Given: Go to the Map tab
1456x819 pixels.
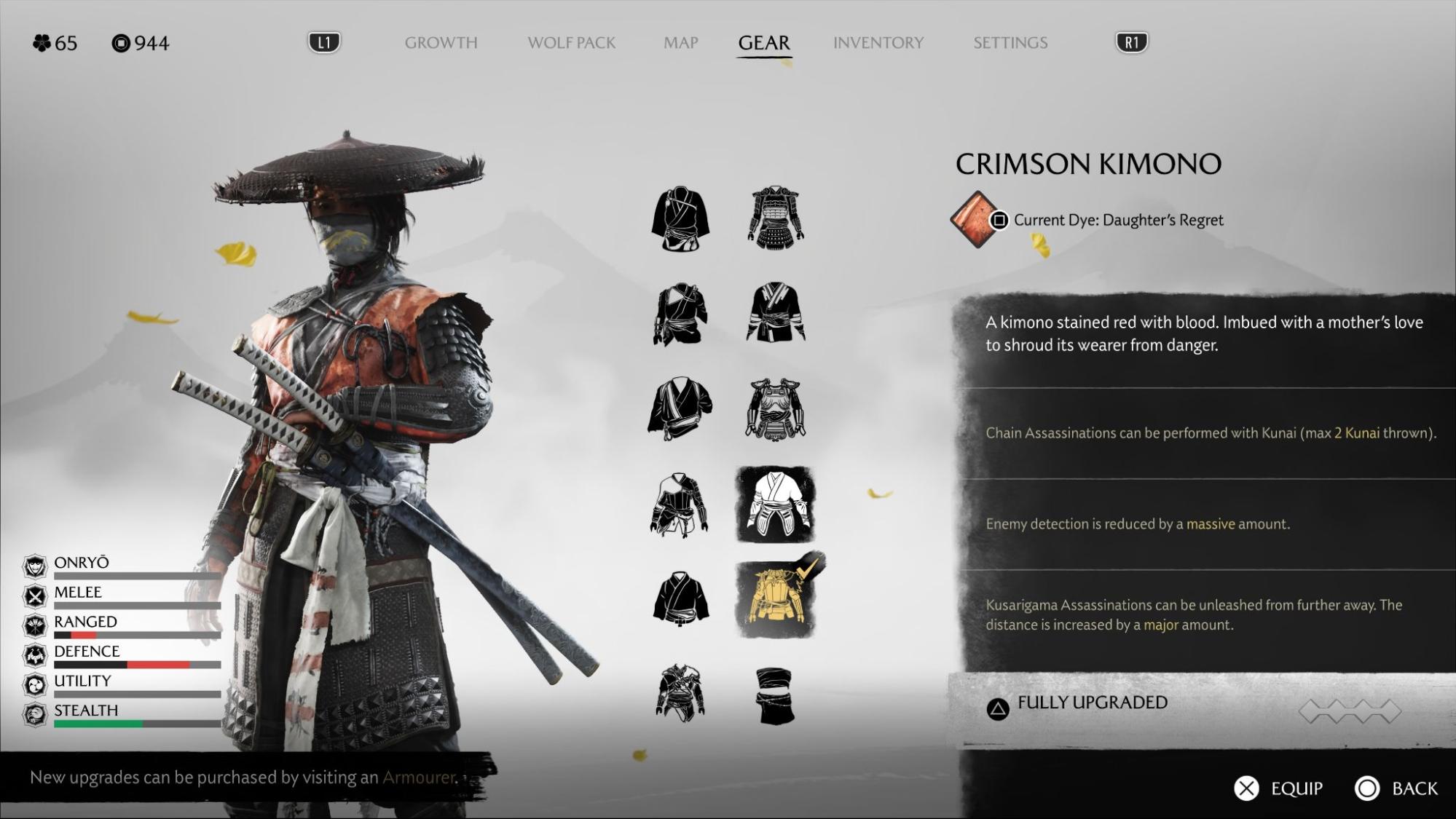Looking at the screenshot, I should click(680, 43).
